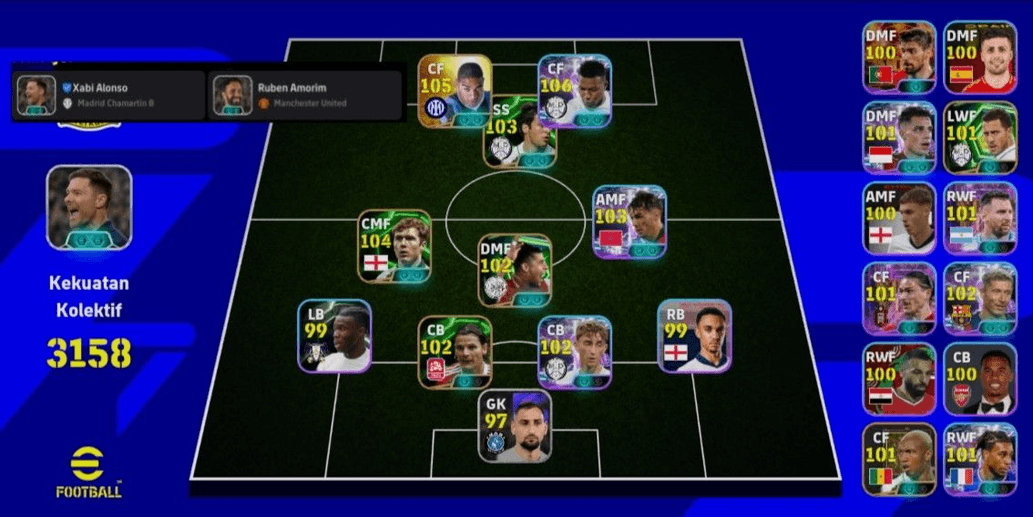Select the CB 100 Arsenal substitute card
Viewport: 1033px width, 517px height.
point(979,378)
